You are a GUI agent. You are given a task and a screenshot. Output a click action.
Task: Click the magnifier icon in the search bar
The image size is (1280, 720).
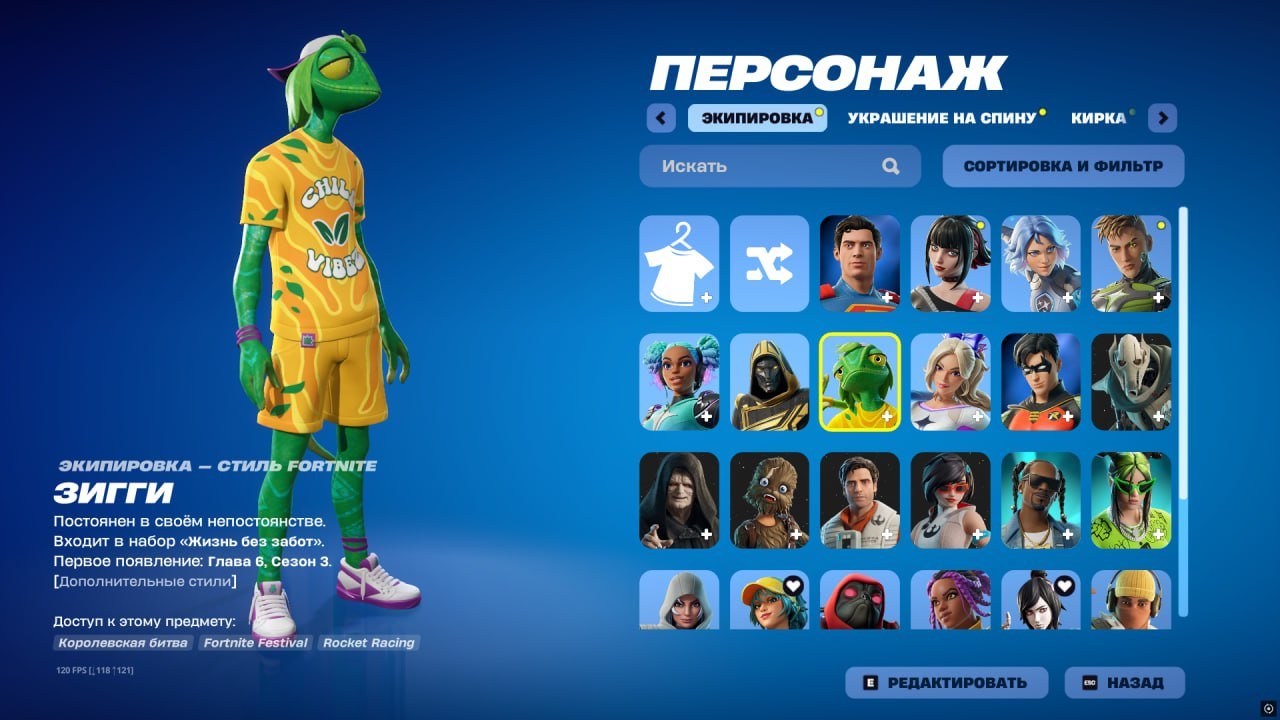[889, 166]
